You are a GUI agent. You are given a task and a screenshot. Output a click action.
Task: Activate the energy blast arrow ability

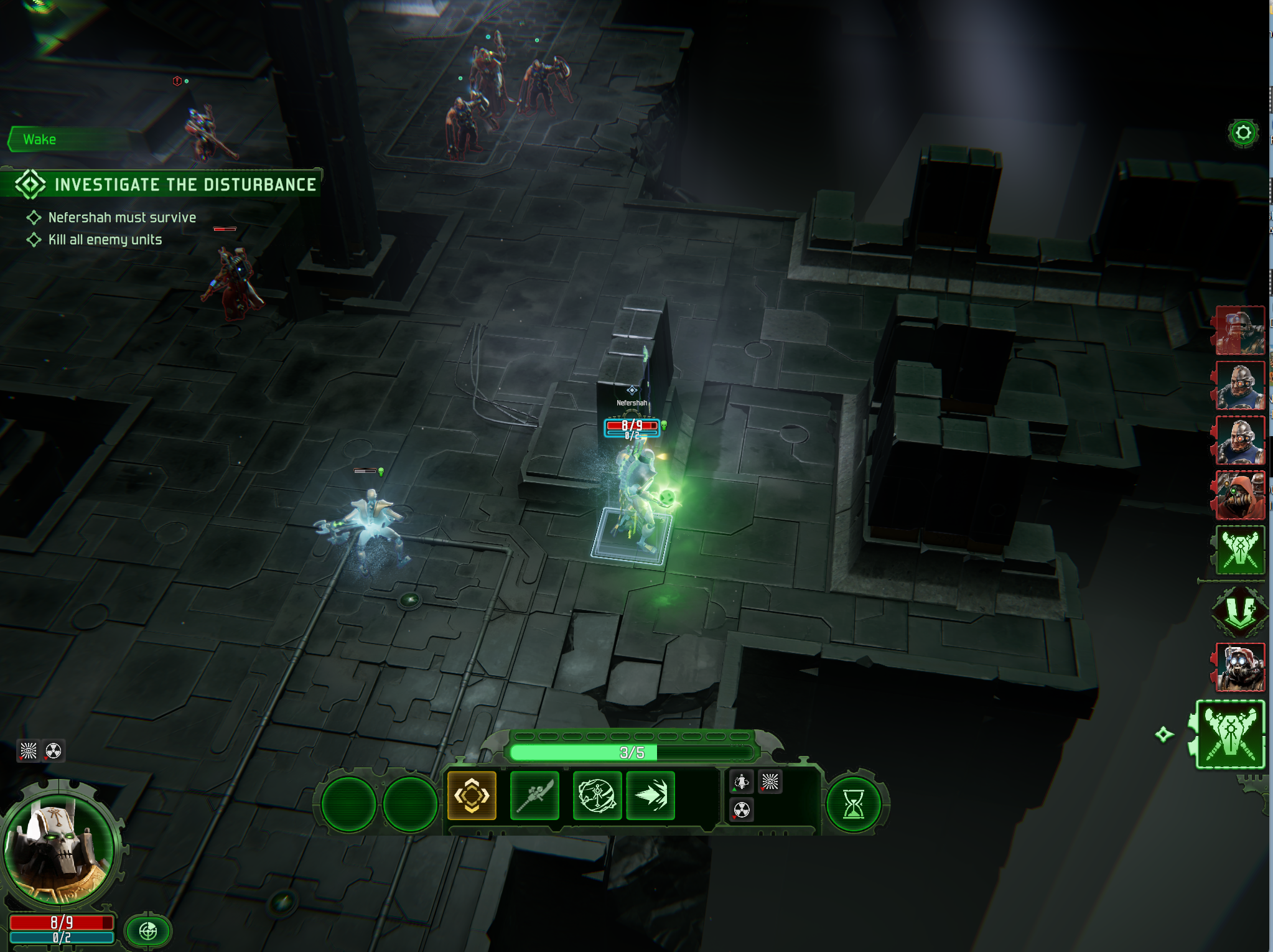click(x=651, y=795)
